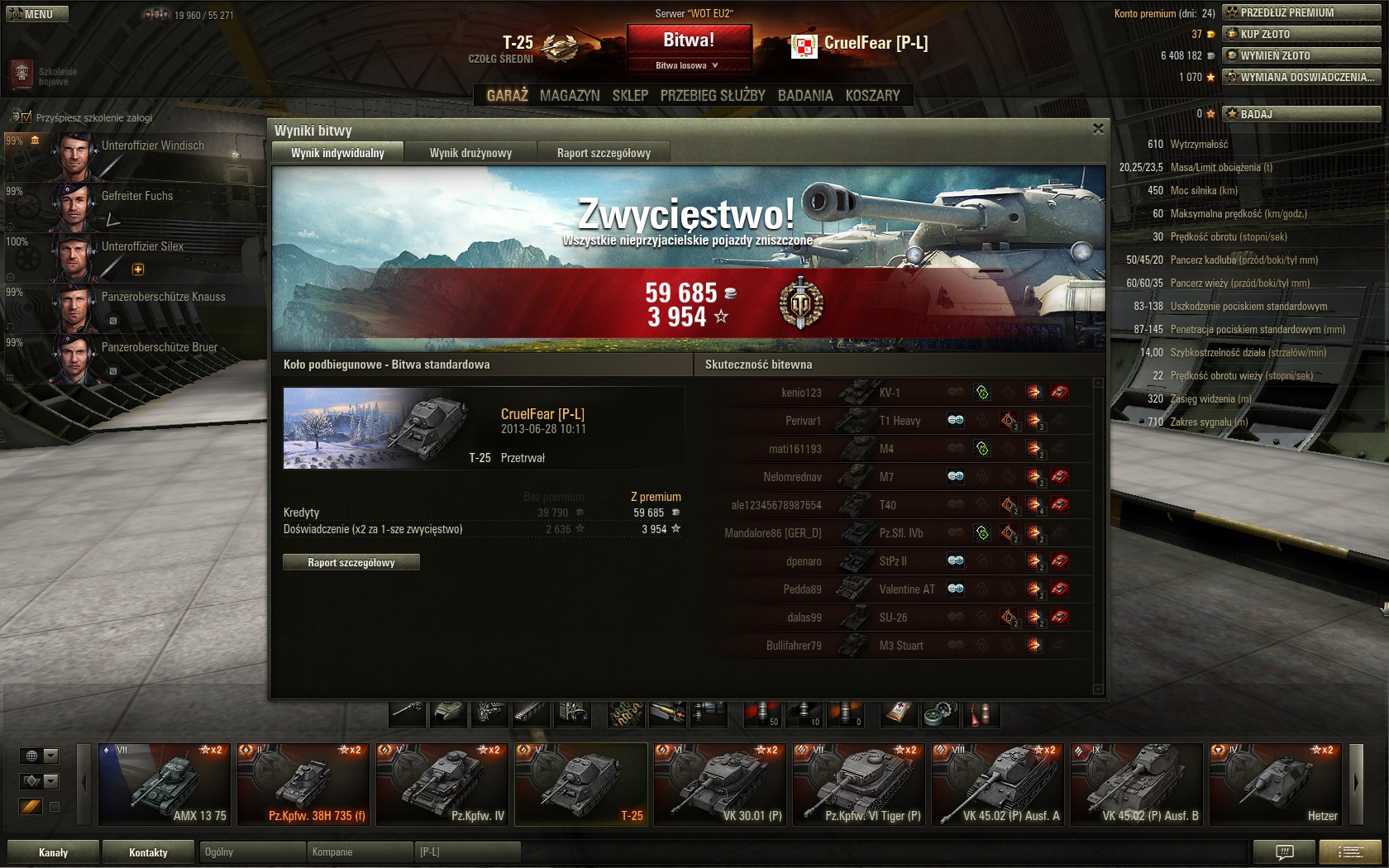1389x868 pixels.
Task: Open the Raport szczegółowy tab
Action: [x=604, y=153]
